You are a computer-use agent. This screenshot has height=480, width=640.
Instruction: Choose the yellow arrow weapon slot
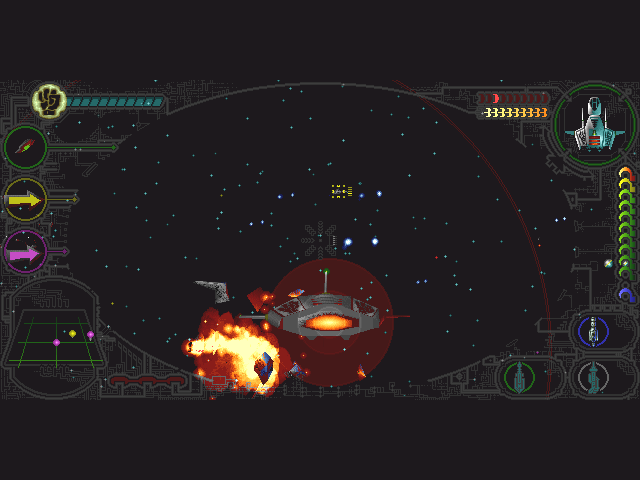coord(25,200)
